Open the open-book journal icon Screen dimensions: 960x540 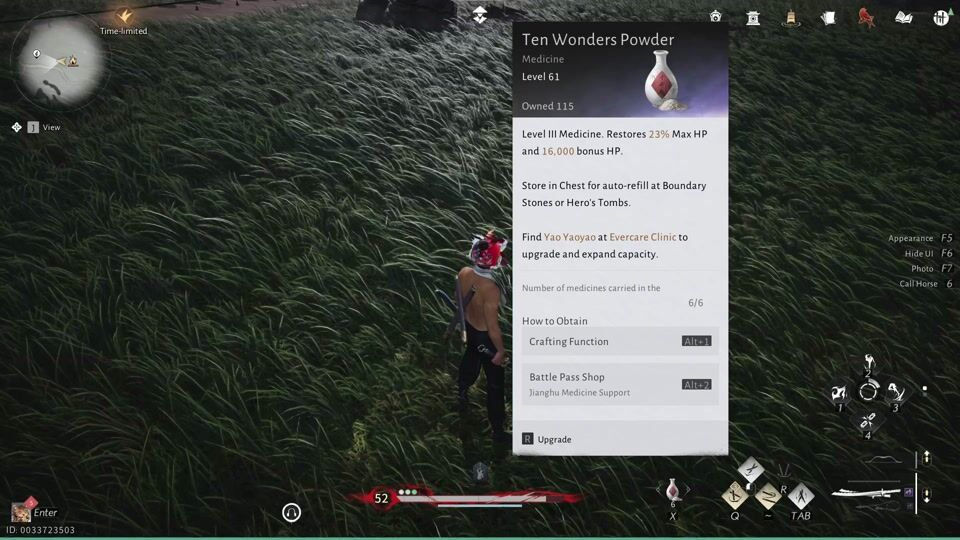pos(904,17)
